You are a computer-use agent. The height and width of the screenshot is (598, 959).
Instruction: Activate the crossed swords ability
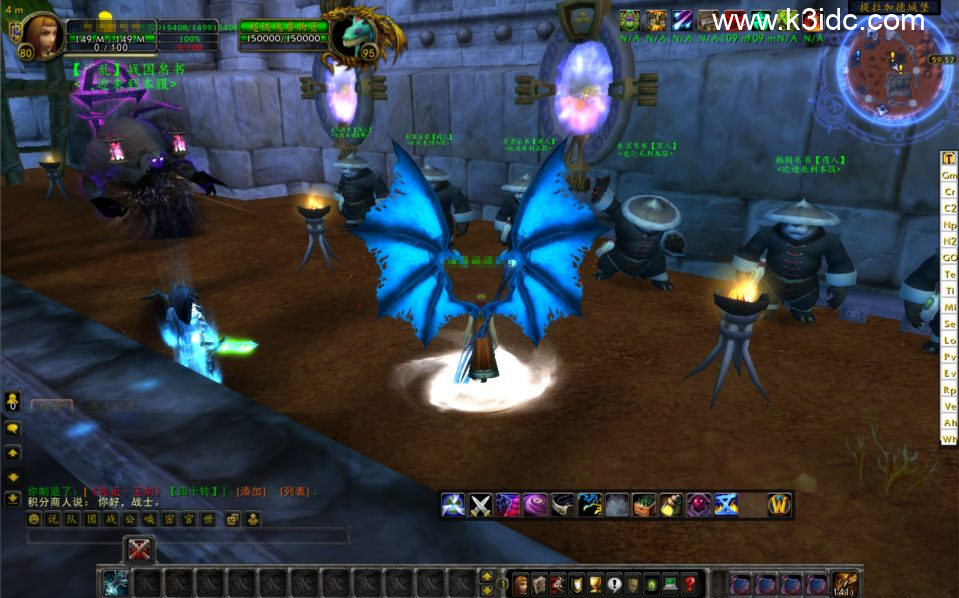pyautogui.click(x=481, y=505)
